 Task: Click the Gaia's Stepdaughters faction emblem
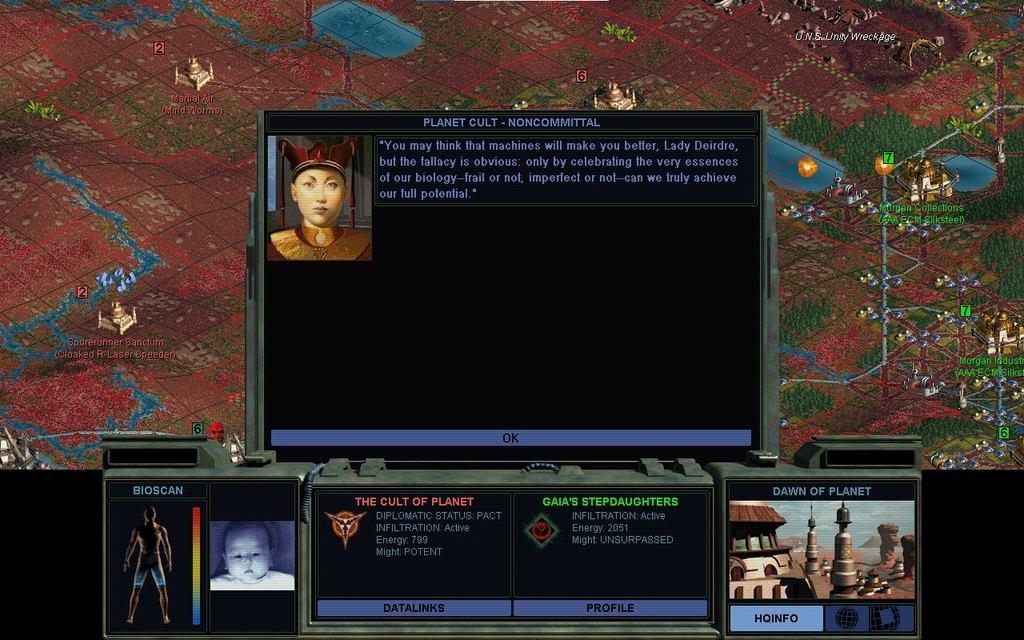click(541, 530)
